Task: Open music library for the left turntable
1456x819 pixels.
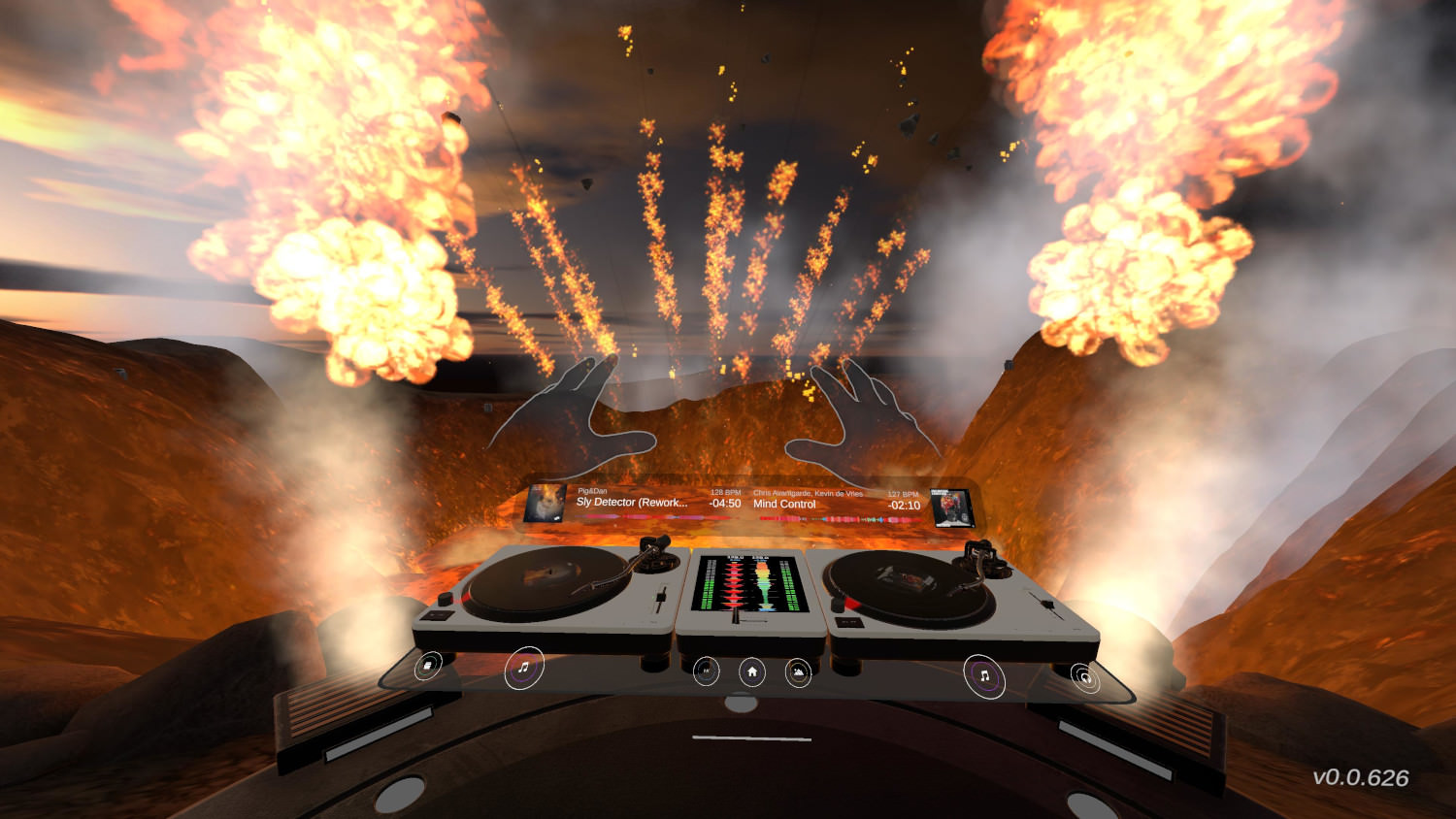Action: [x=524, y=668]
